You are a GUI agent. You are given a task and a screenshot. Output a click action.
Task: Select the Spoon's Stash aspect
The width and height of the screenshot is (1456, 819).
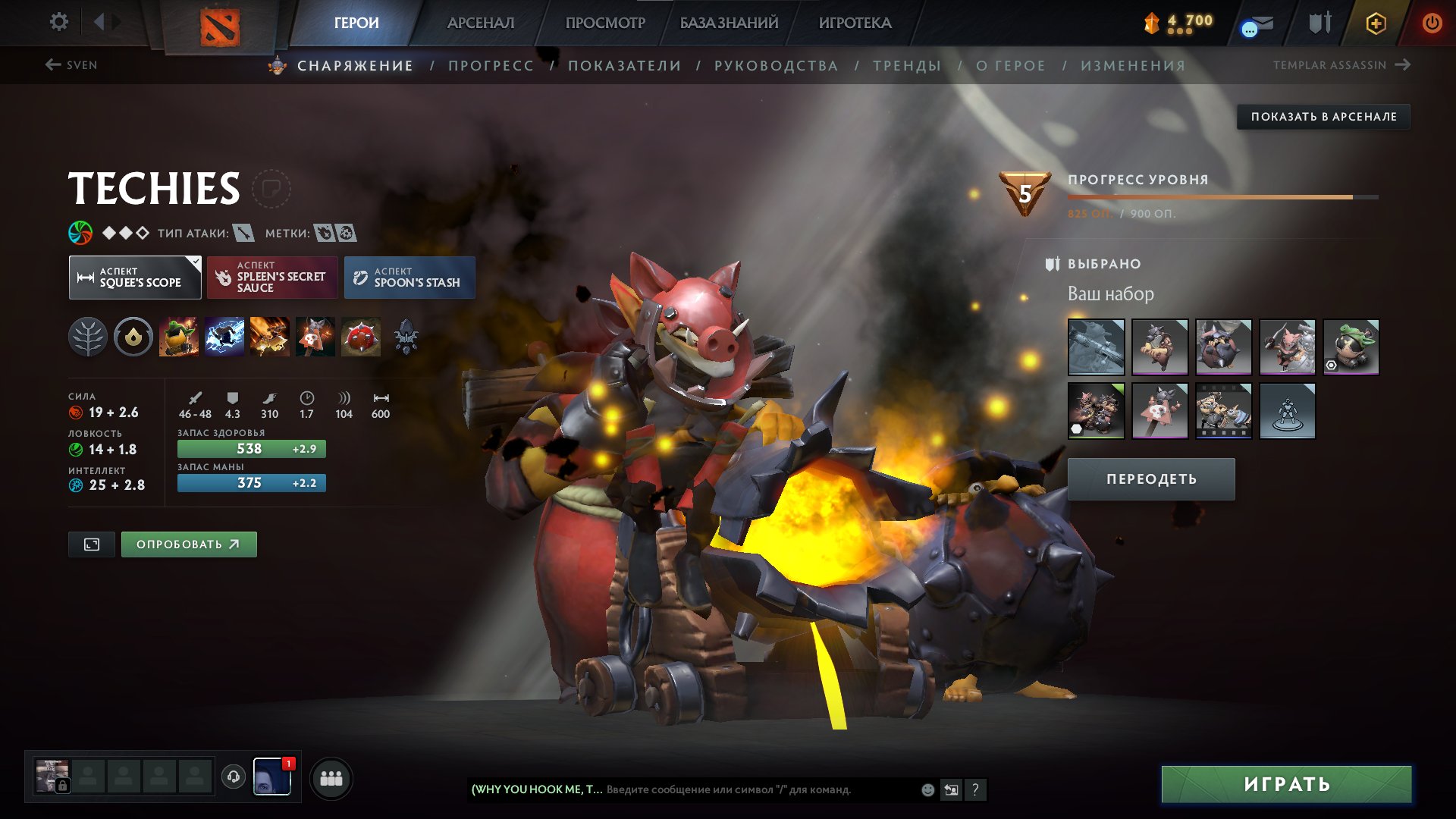(409, 277)
